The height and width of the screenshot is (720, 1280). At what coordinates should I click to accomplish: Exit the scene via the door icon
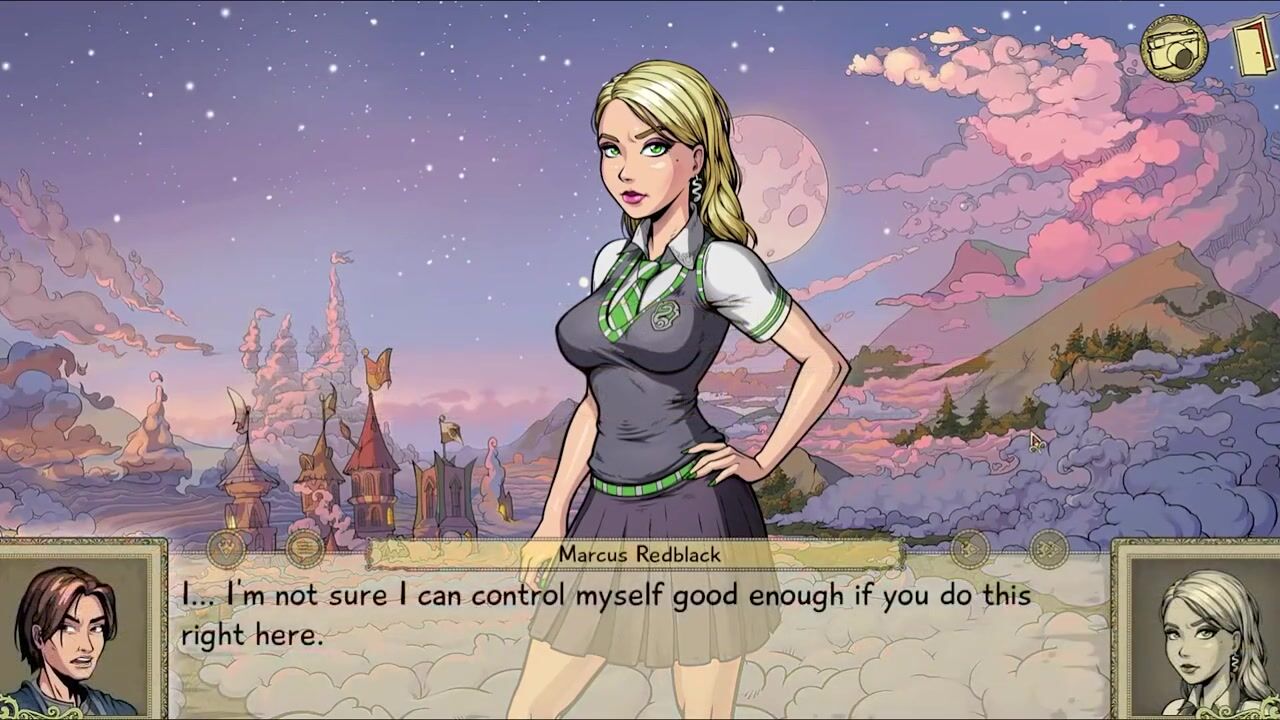[1253, 46]
